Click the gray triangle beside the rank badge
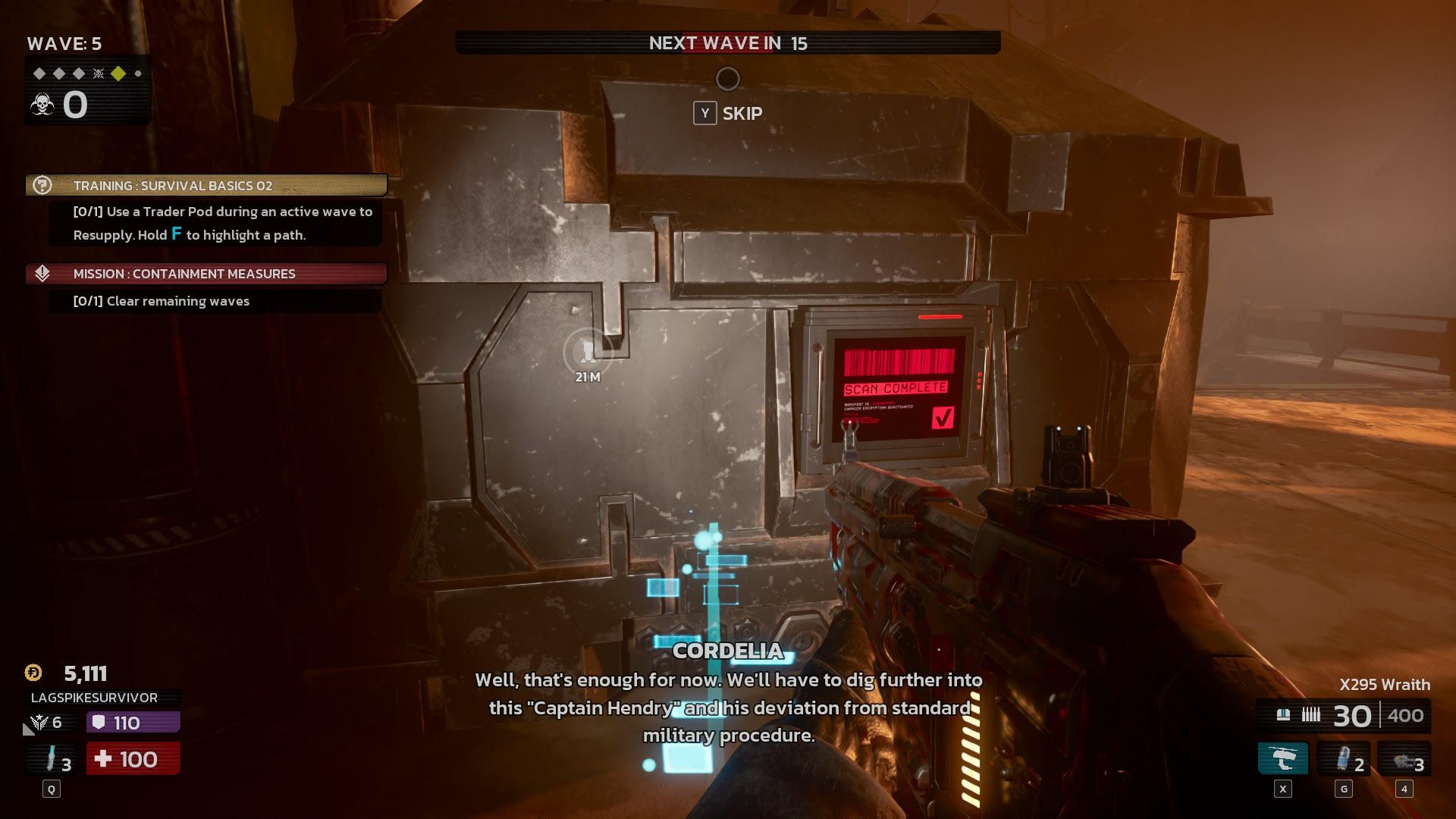This screenshot has height=819, width=1456. tap(29, 730)
